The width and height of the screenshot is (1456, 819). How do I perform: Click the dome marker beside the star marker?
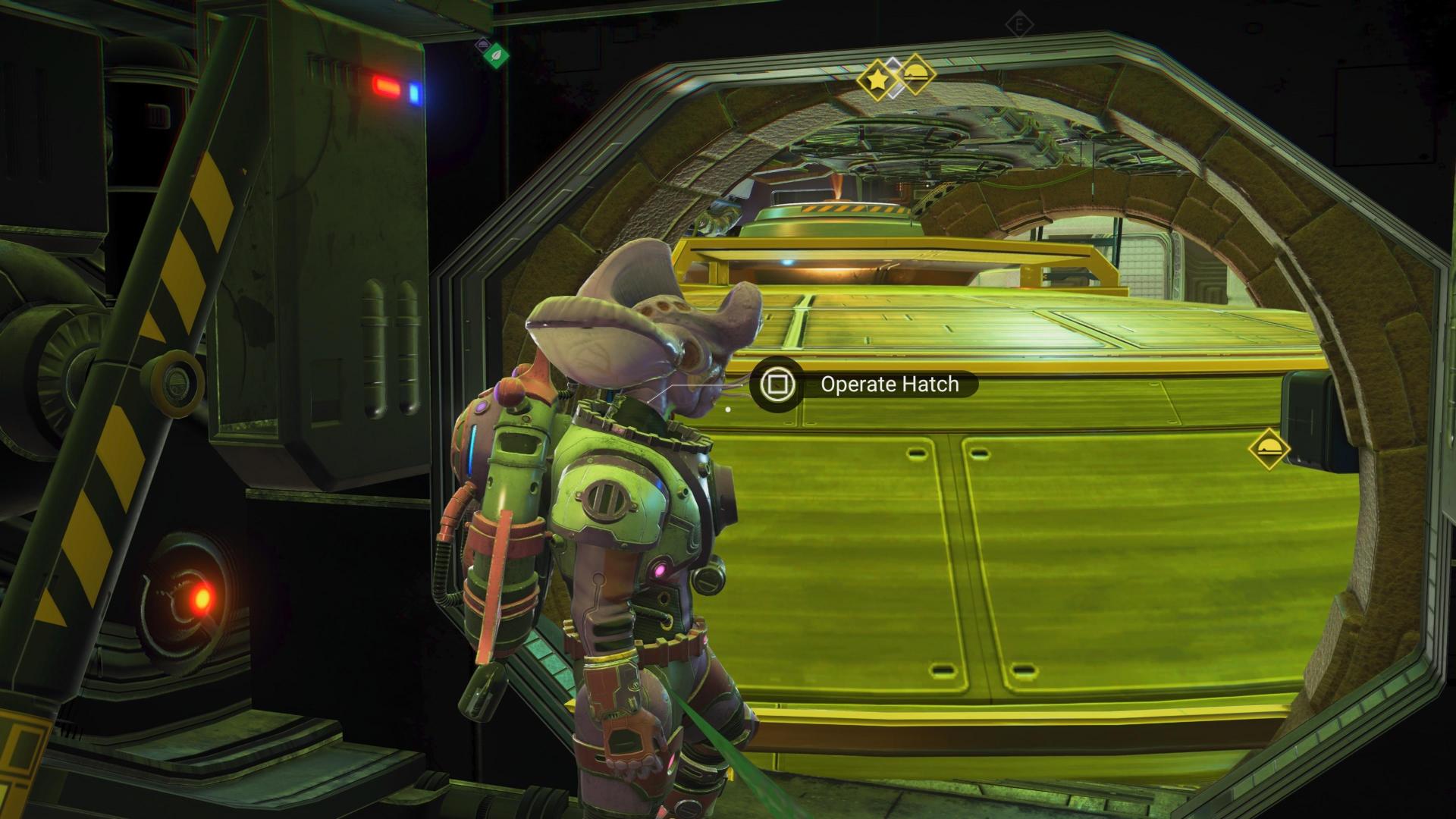(x=915, y=74)
